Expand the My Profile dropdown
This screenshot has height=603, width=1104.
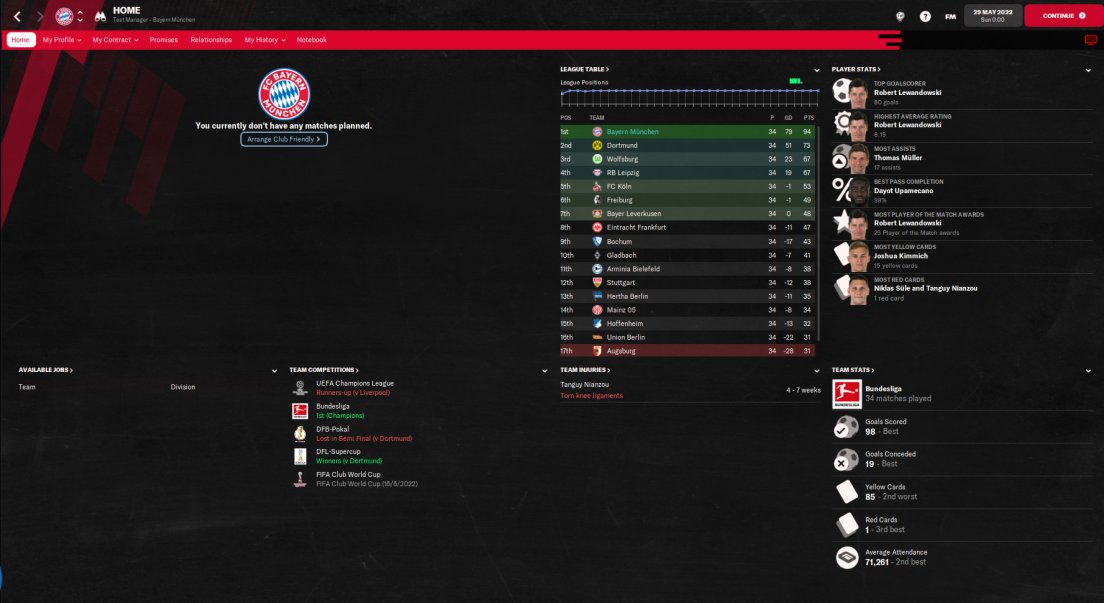62,40
